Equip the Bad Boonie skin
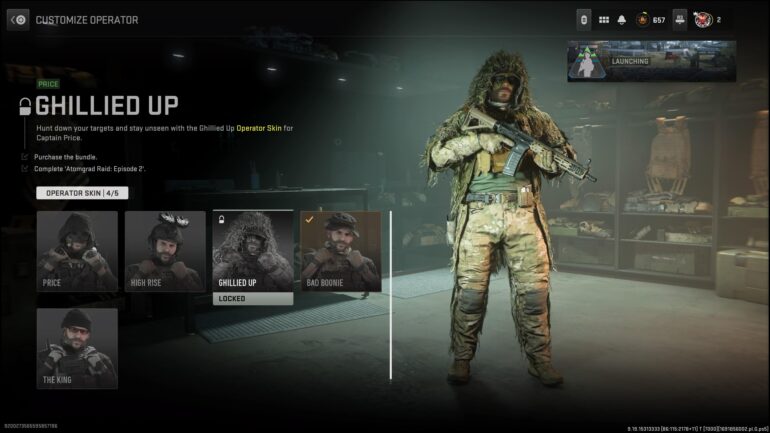This screenshot has width=770, height=433. coord(341,251)
